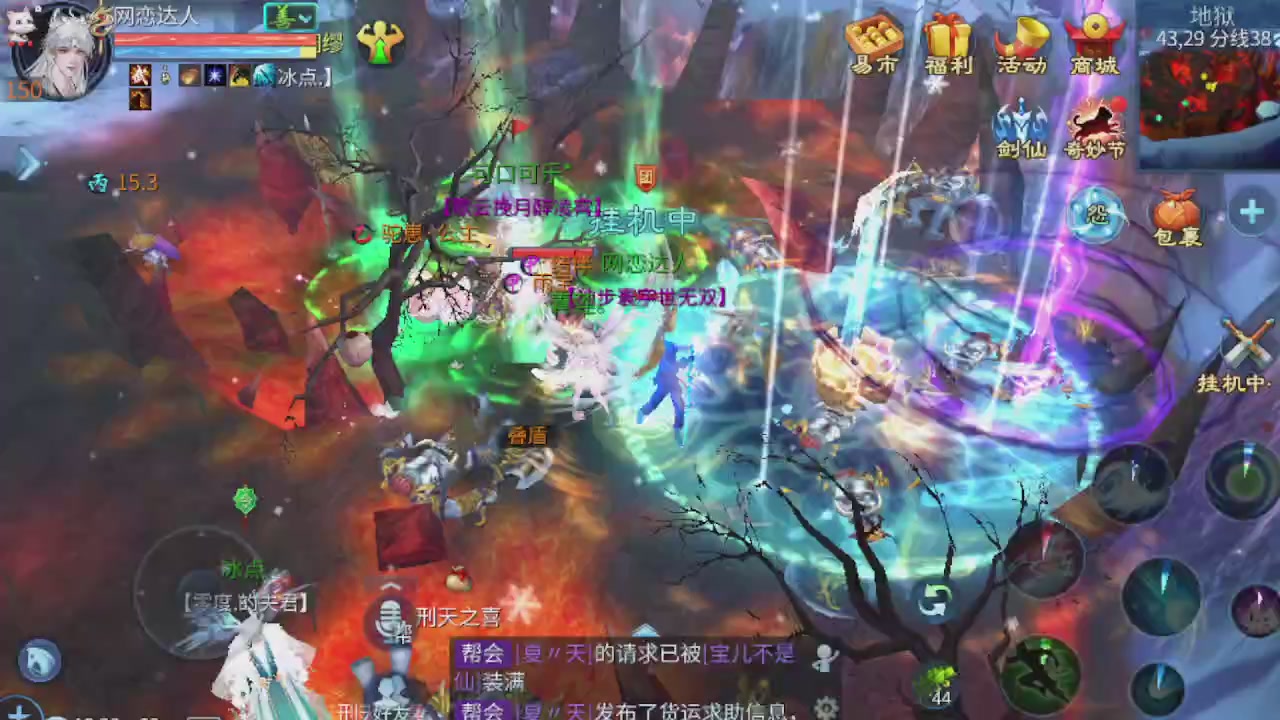Expand the 善 alignment dropdown near character name
The width and height of the screenshot is (1280, 720).
click(x=303, y=17)
